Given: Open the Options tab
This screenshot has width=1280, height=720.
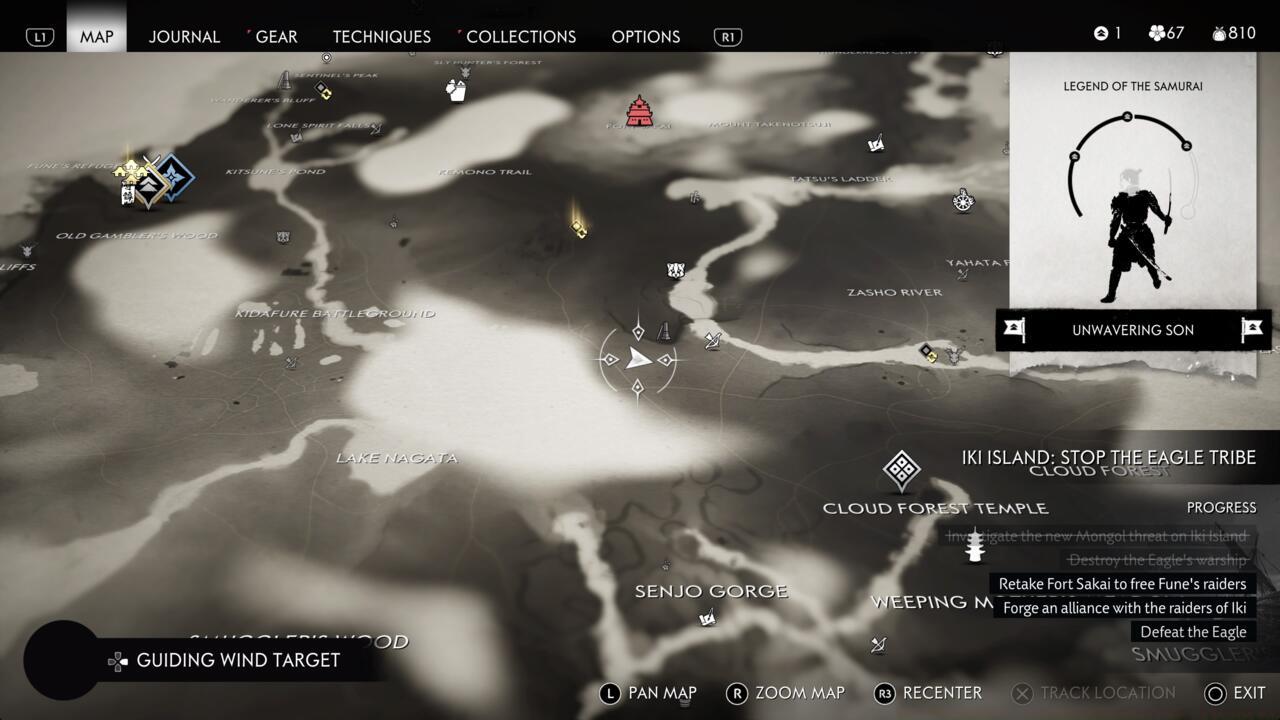Looking at the screenshot, I should pyautogui.click(x=645, y=37).
